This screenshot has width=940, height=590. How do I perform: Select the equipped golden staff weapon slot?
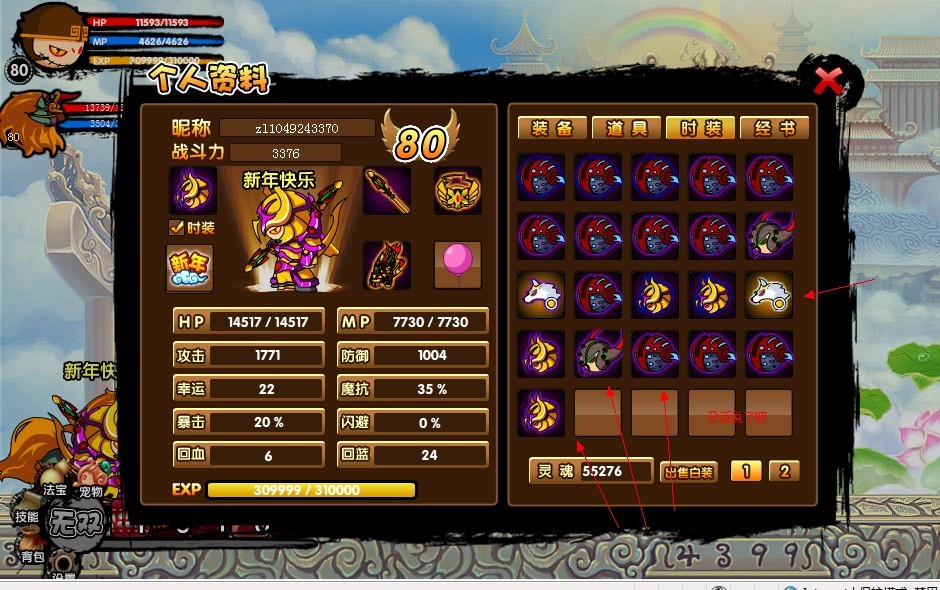[386, 190]
